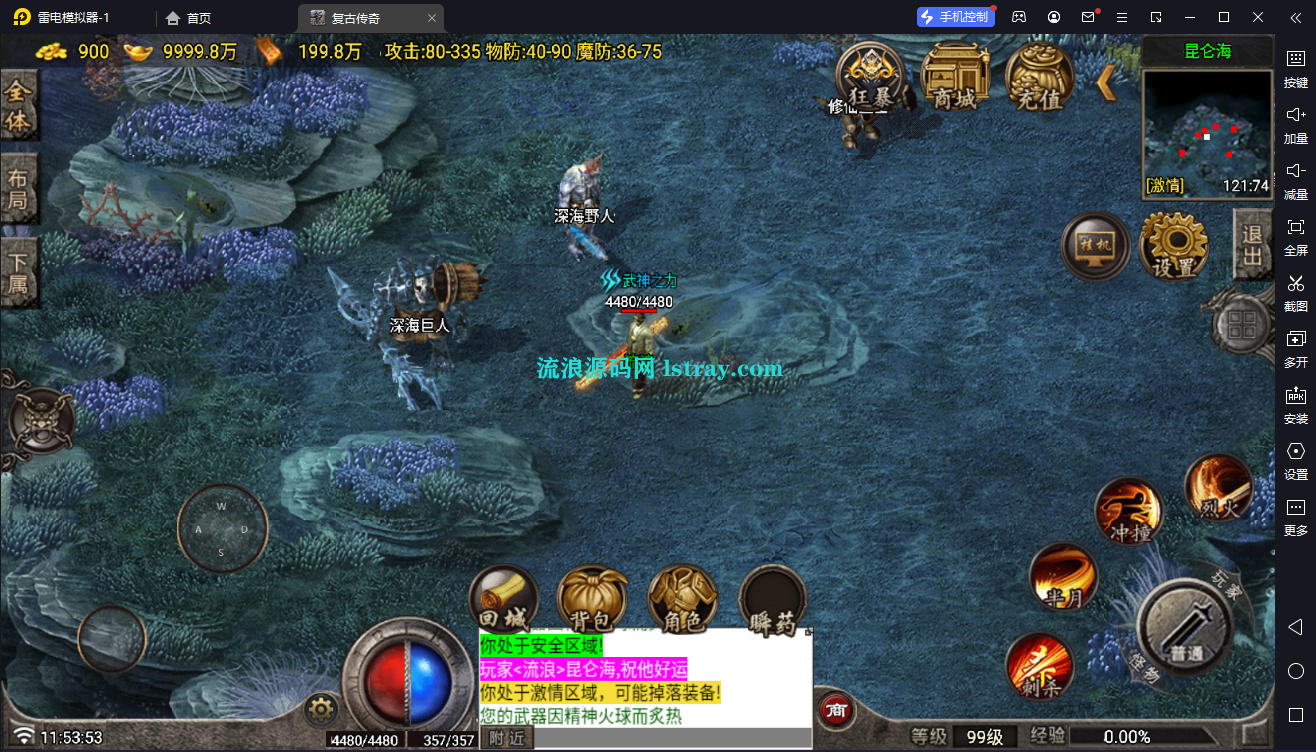Activate the 半月 half-moon skill
Screen dimensions: 1316x752
pos(1063,577)
